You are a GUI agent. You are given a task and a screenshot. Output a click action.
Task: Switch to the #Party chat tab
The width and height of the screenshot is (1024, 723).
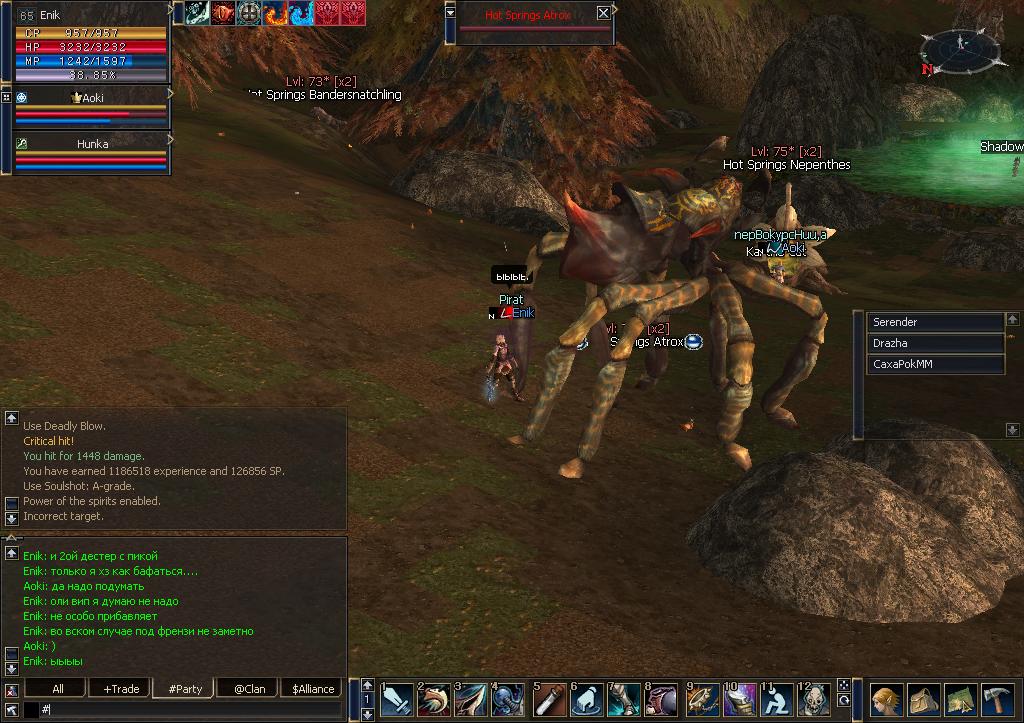pyautogui.click(x=185, y=688)
